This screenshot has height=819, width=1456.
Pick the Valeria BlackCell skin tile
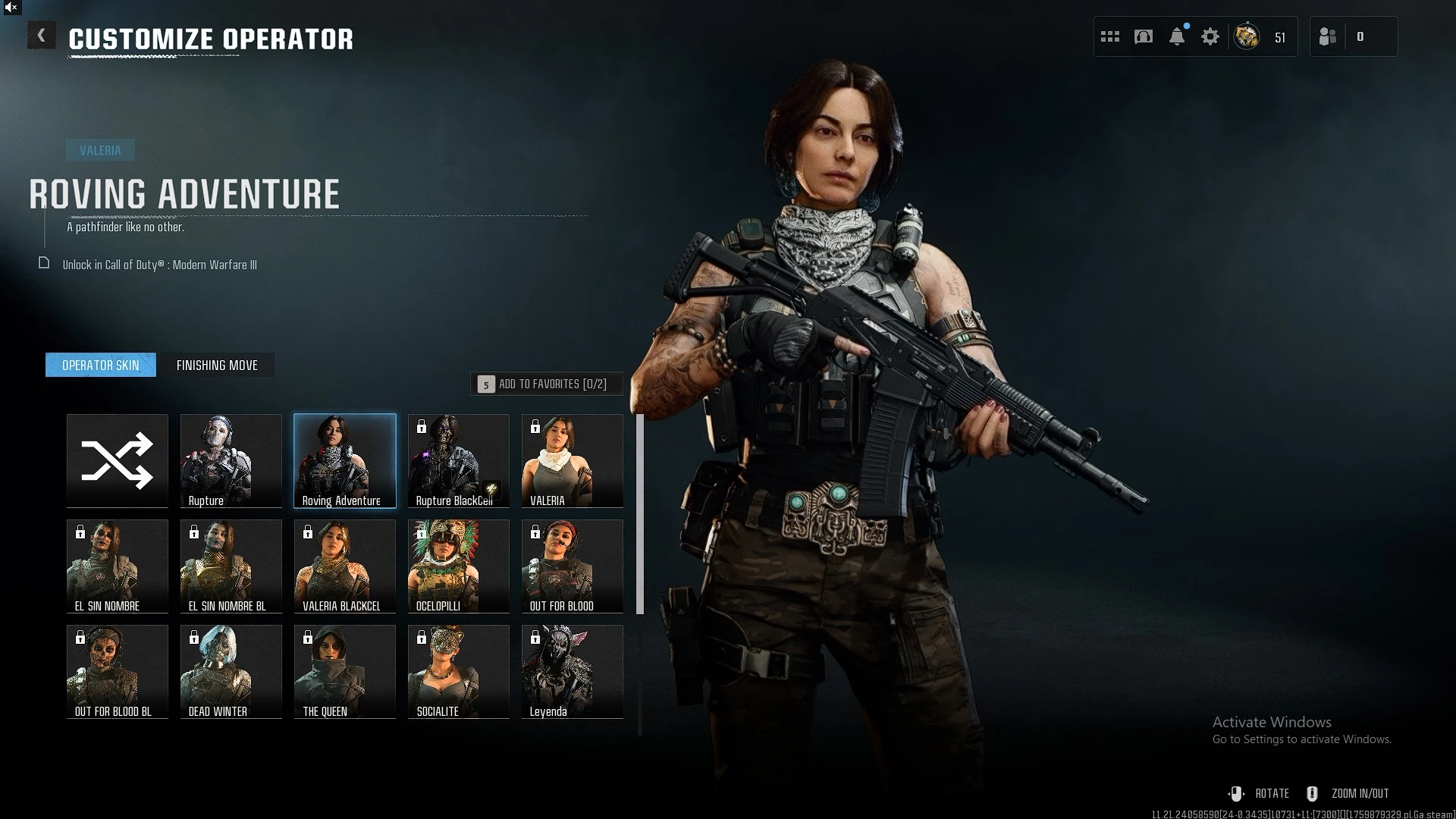tap(345, 566)
